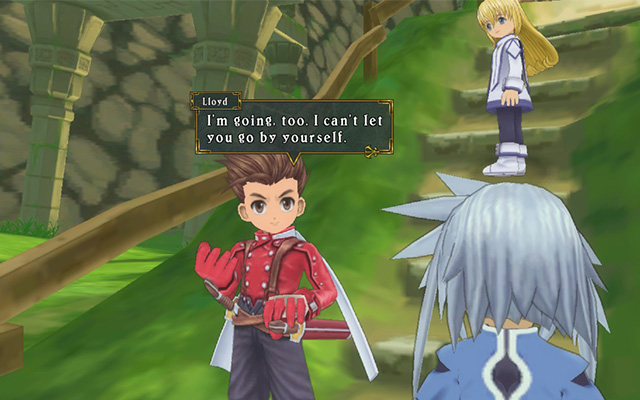640x400 pixels.
Task: Advance Lloyd's dialogue speech box
Action: [292, 127]
